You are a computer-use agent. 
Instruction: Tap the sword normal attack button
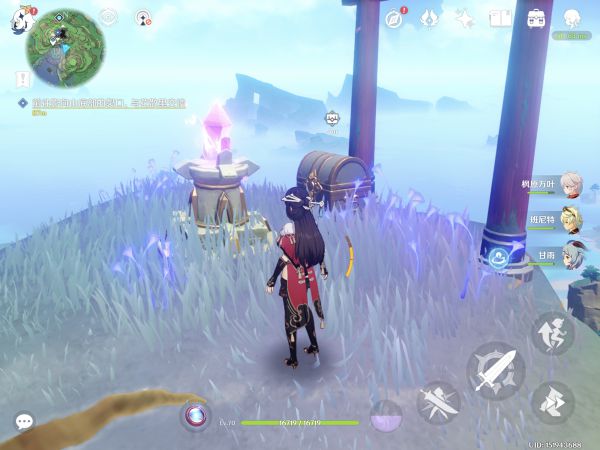point(496,369)
